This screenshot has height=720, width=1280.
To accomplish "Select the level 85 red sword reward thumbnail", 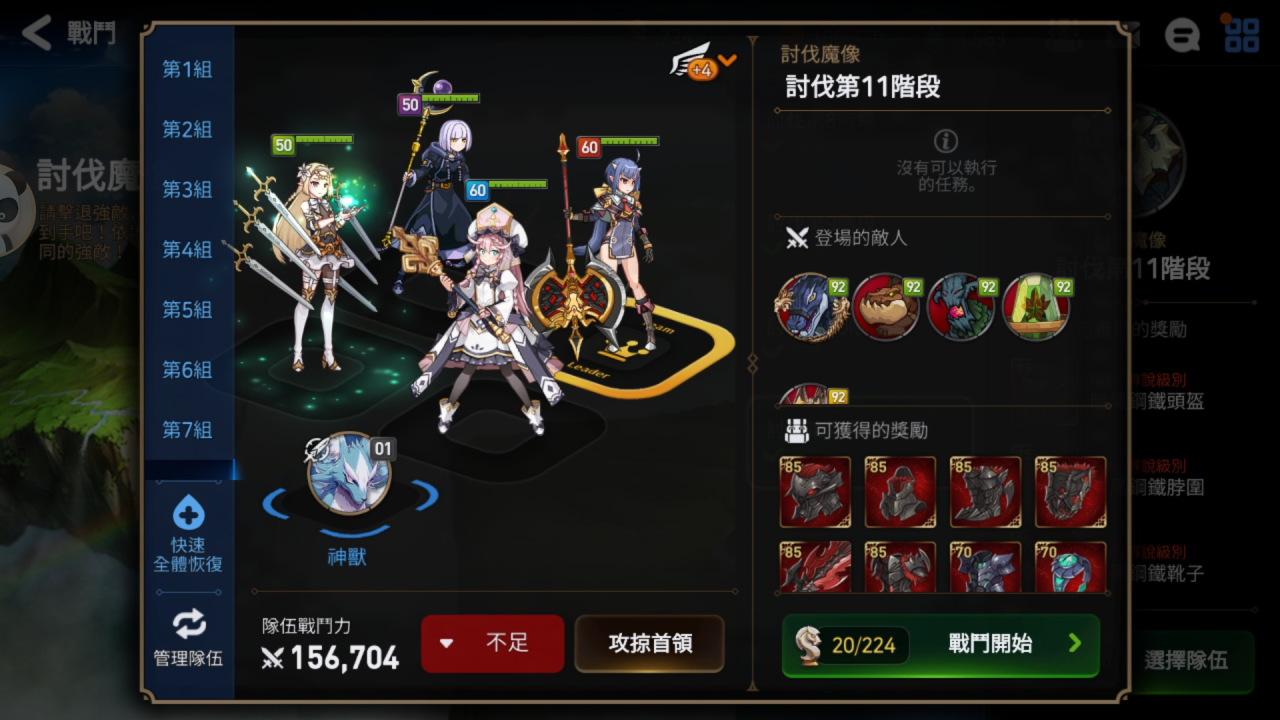I will (815, 567).
